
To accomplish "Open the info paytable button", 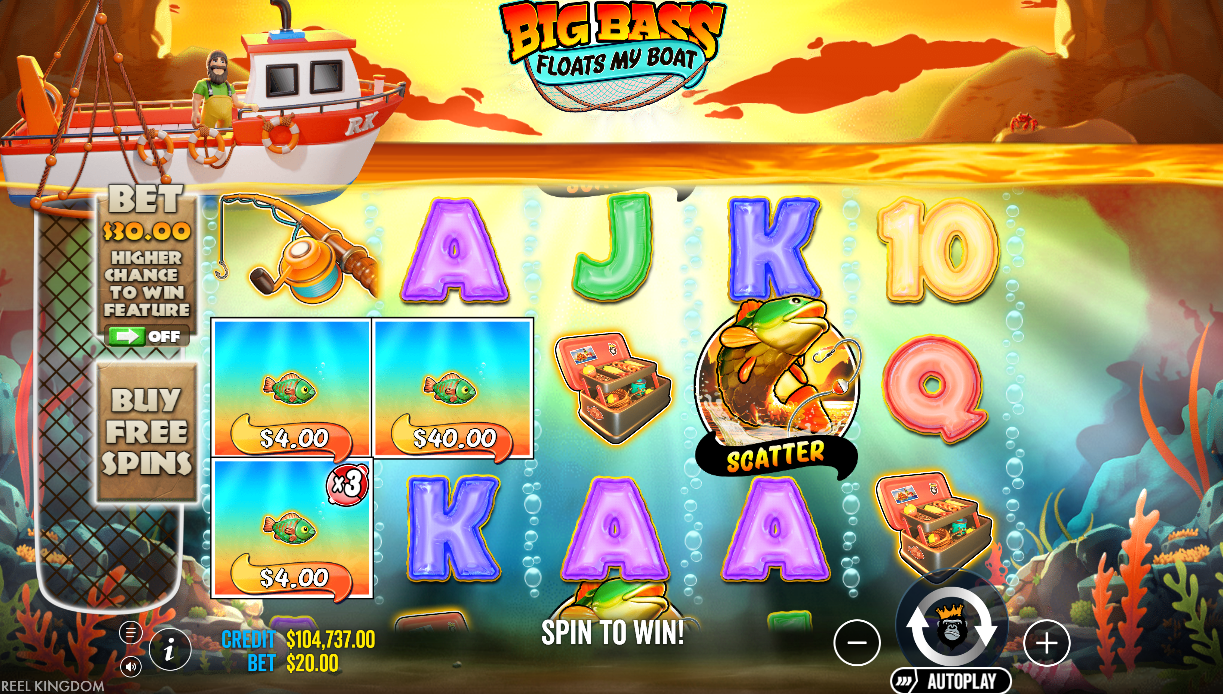I will click(170, 651).
